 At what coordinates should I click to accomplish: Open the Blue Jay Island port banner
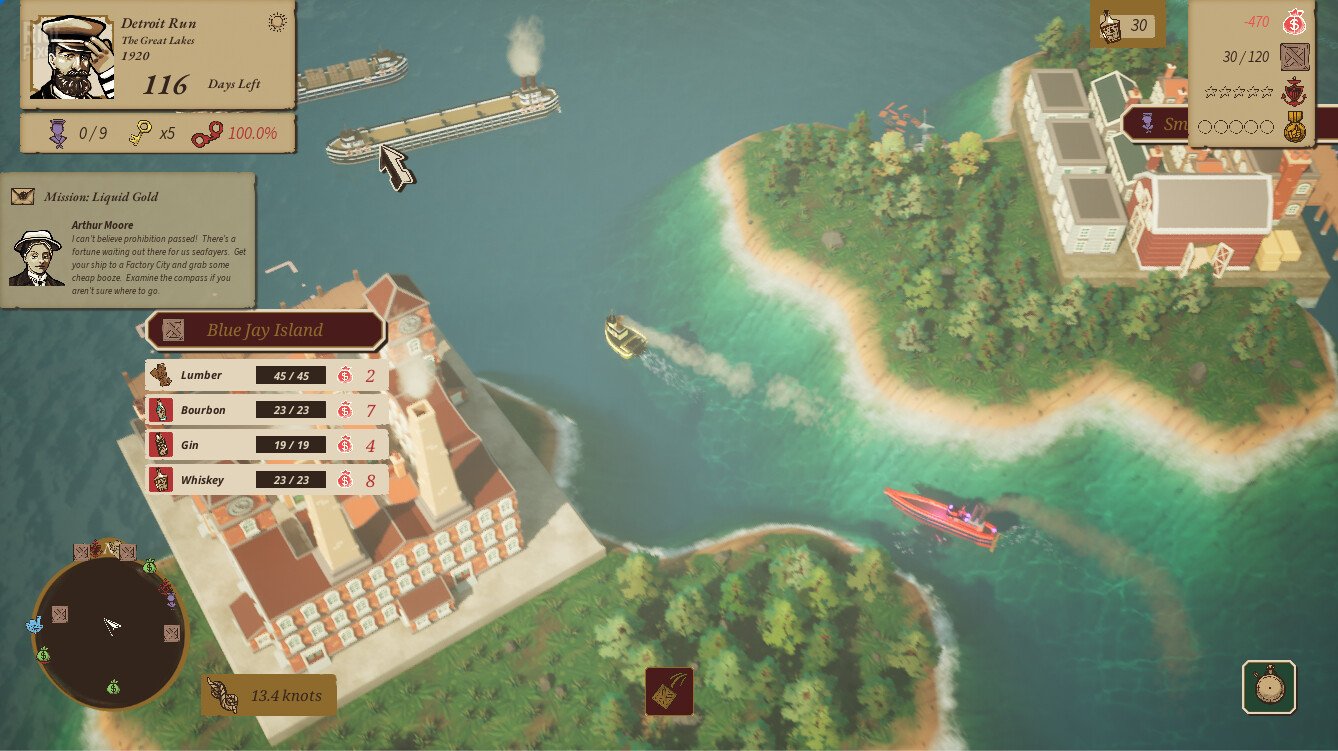point(265,330)
